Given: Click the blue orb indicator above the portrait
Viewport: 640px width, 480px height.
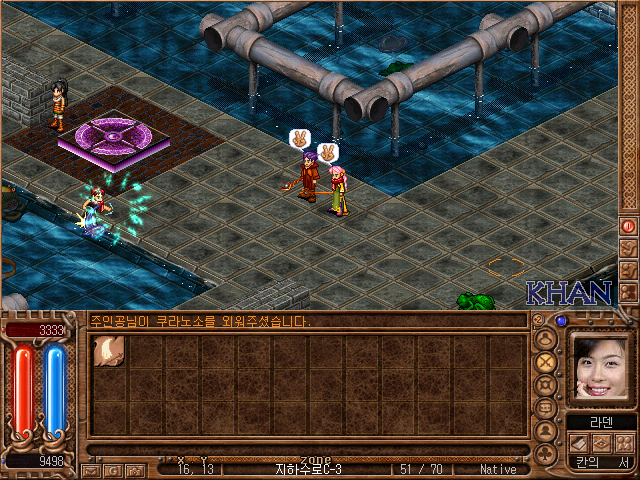Looking at the screenshot, I should pos(561,321).
